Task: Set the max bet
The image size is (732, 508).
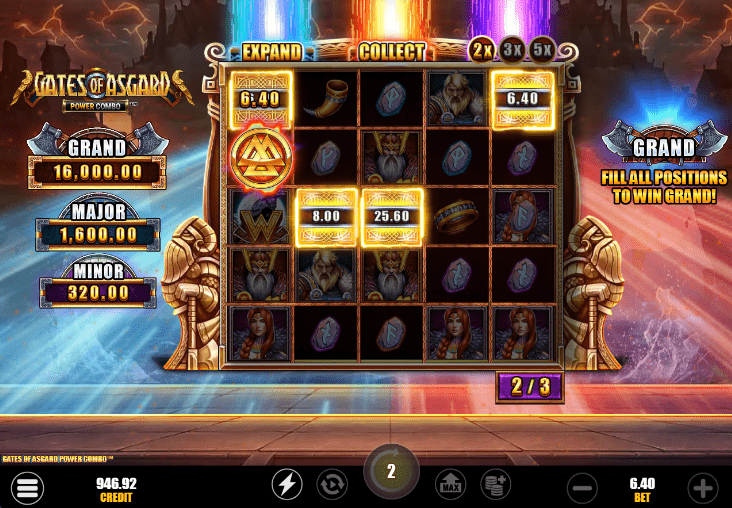Action: click(x=450, y=485)
